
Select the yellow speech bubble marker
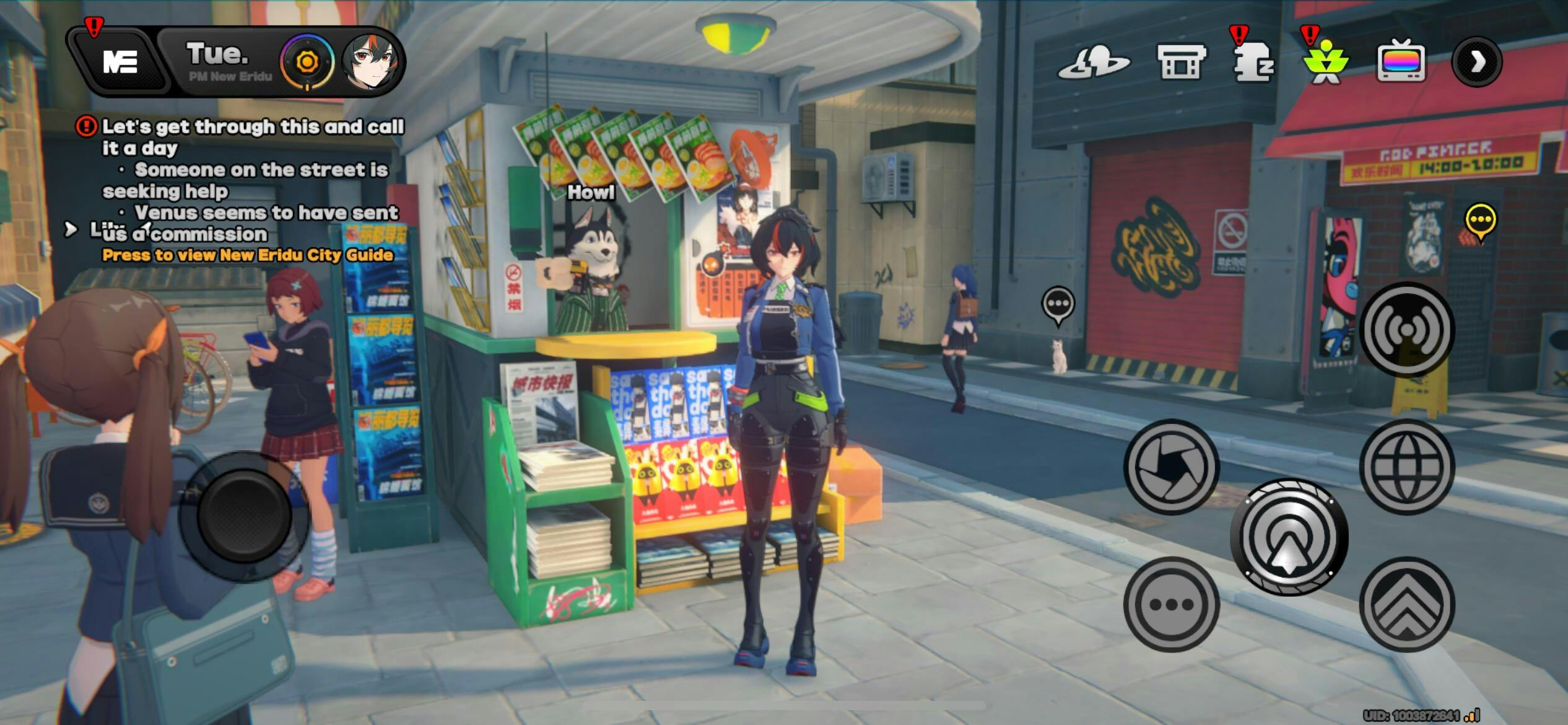[x=1481, y=221]
